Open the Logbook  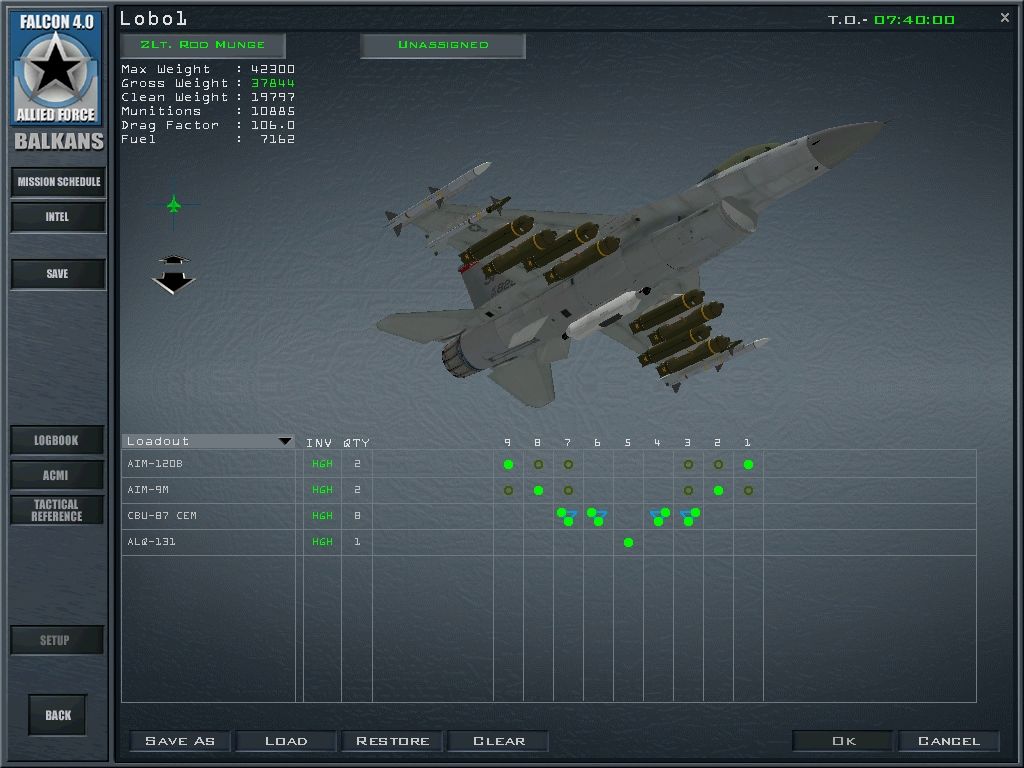click(x=57, y=440)
